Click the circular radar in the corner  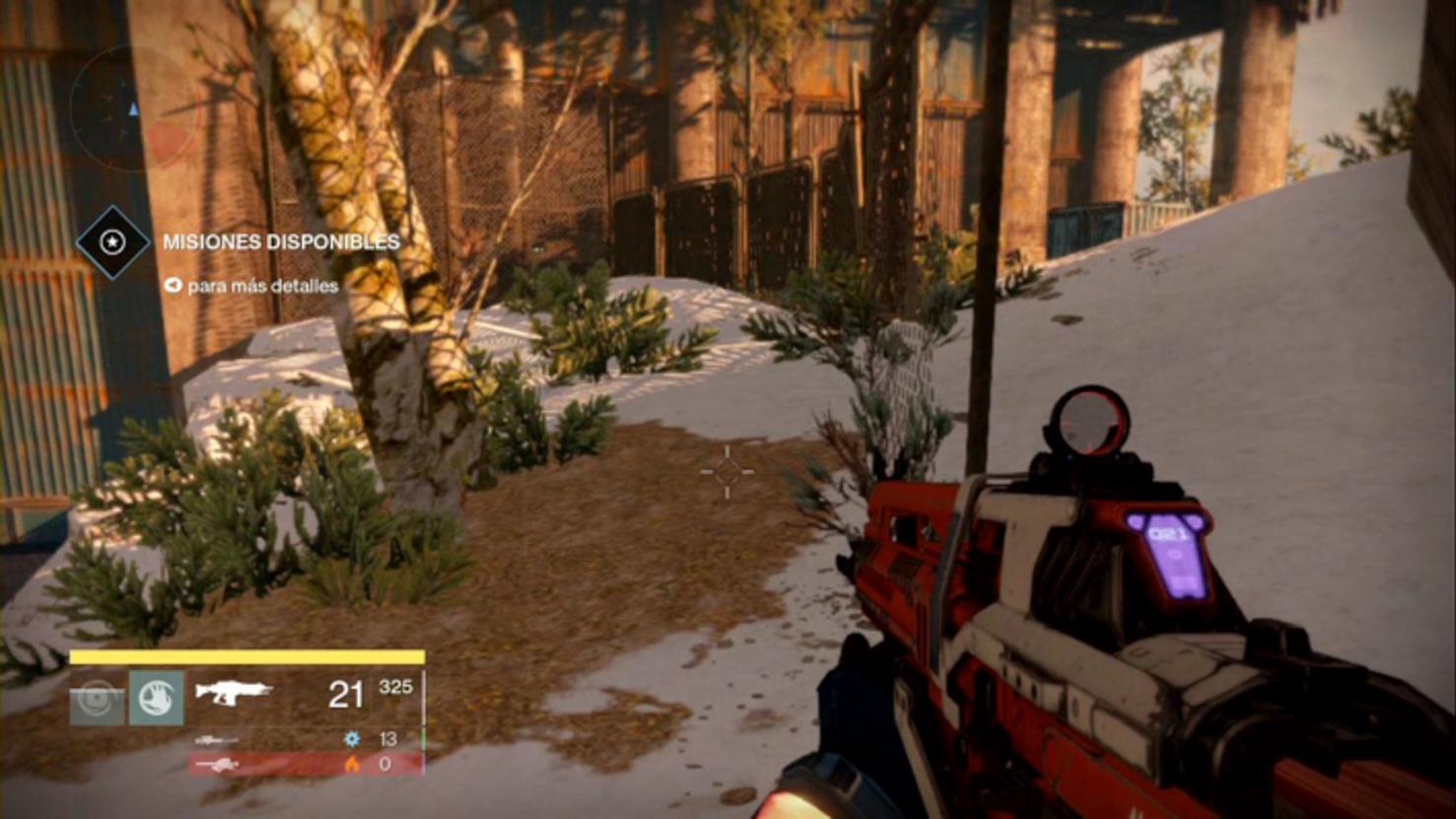[133, 109]
